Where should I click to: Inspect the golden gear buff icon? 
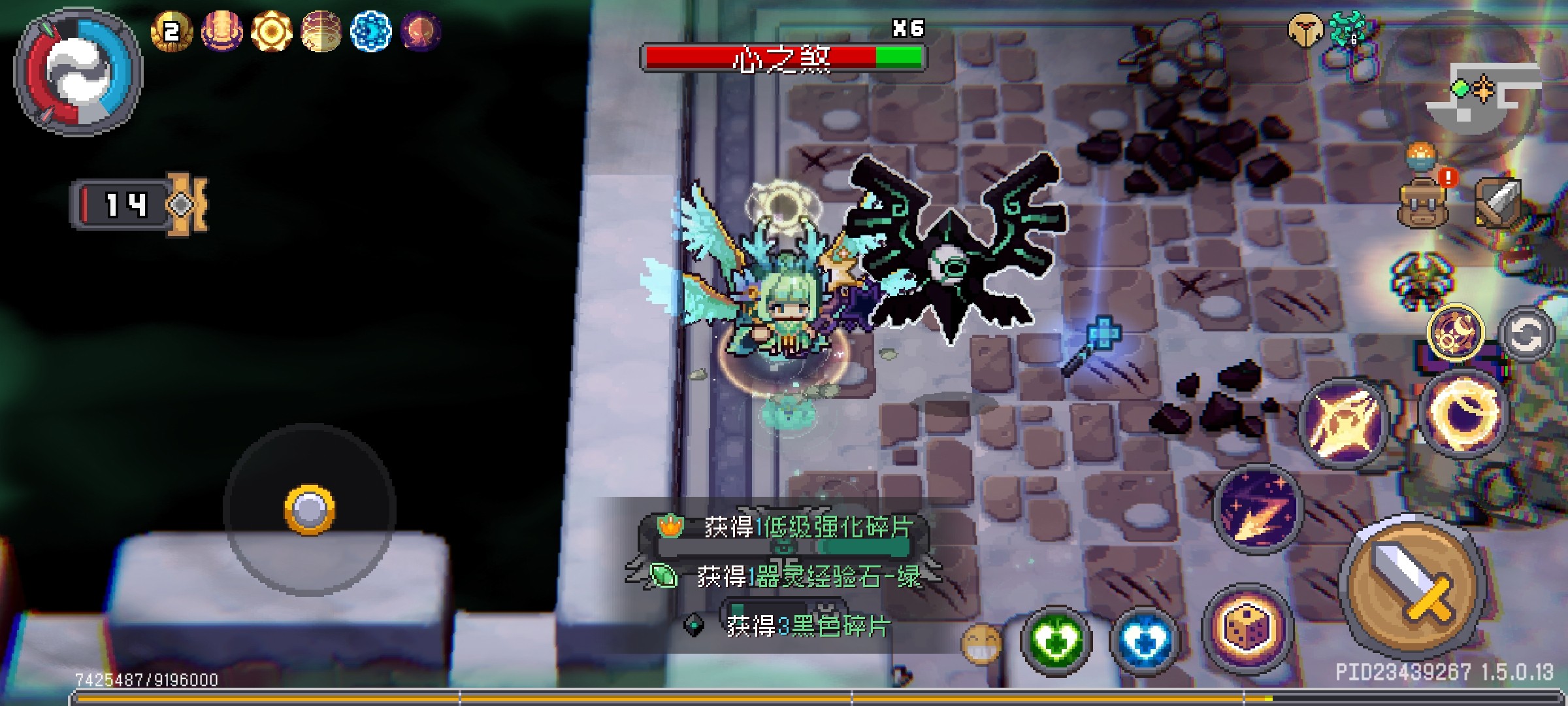pos(271,31)
